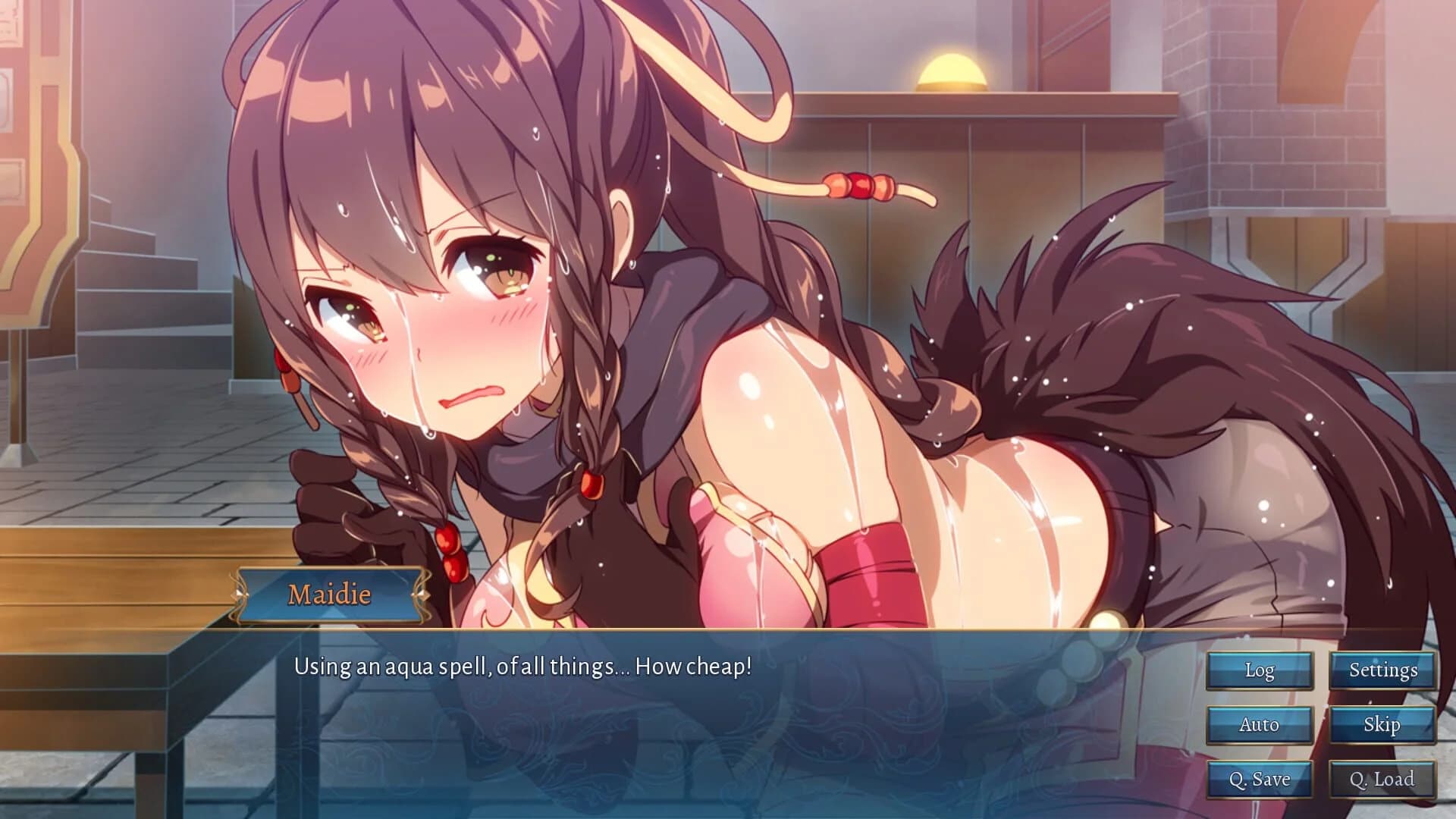Open the message Log
This screenshot has height=819, width=1456.
1259,670
